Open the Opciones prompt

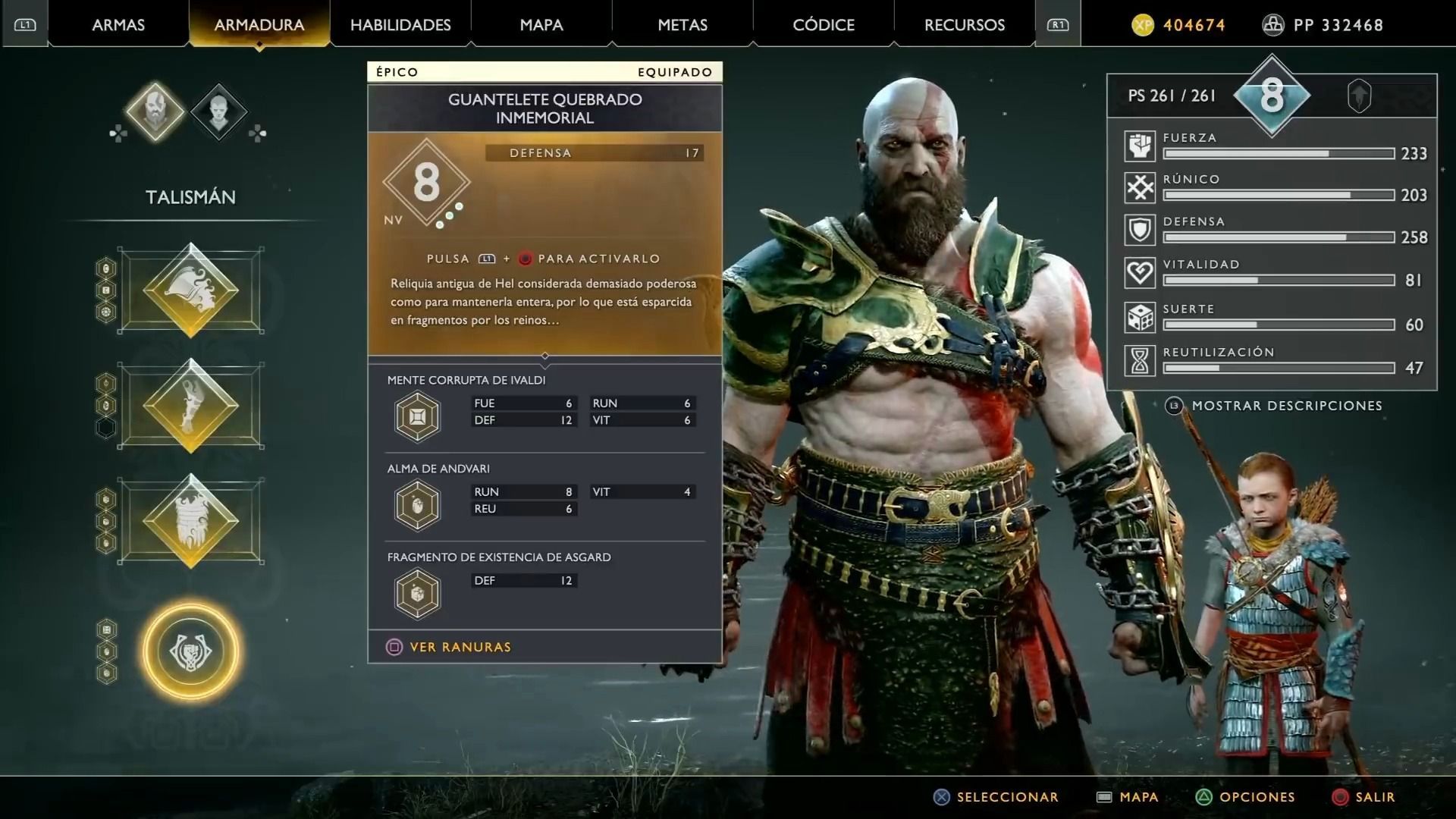[x=1257, y=797]
